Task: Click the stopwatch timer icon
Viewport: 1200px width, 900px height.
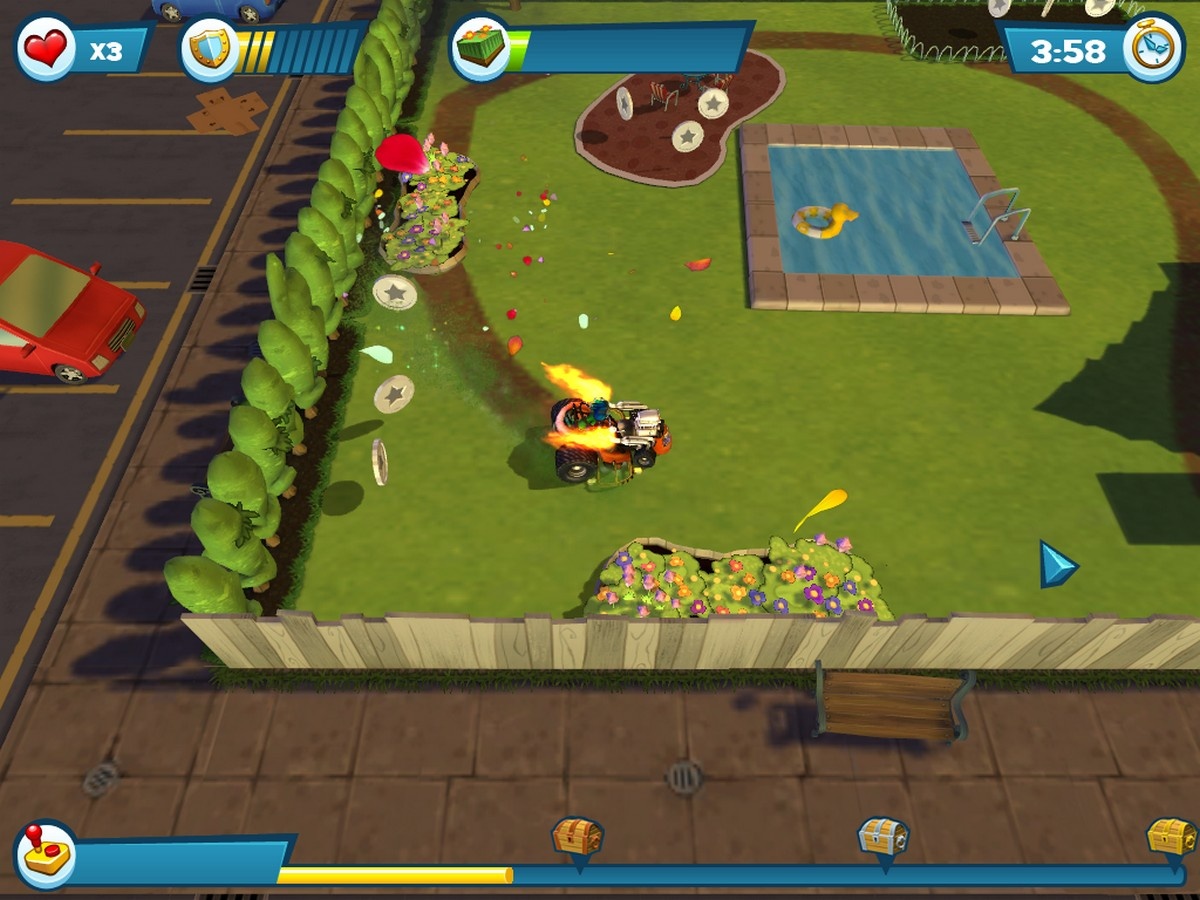Action: coord(1152,47)
